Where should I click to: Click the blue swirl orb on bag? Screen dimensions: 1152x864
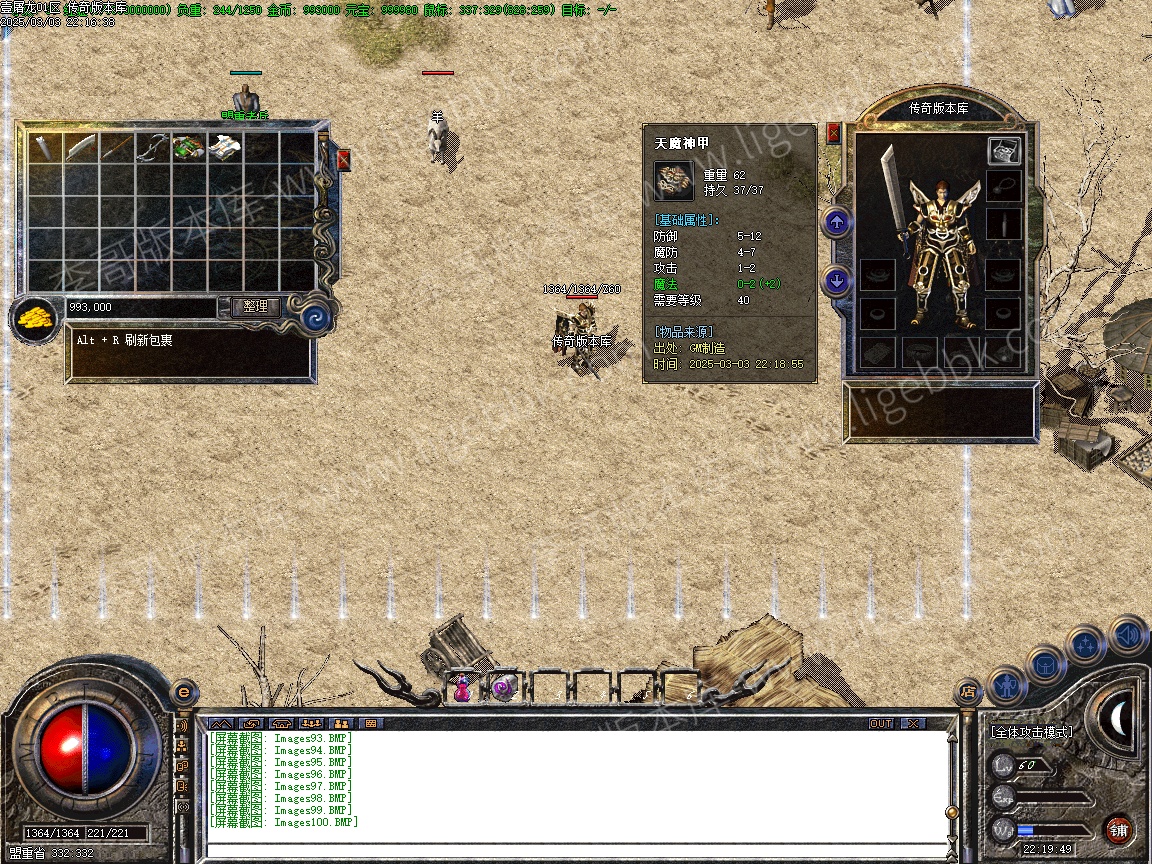coord(317,319)
